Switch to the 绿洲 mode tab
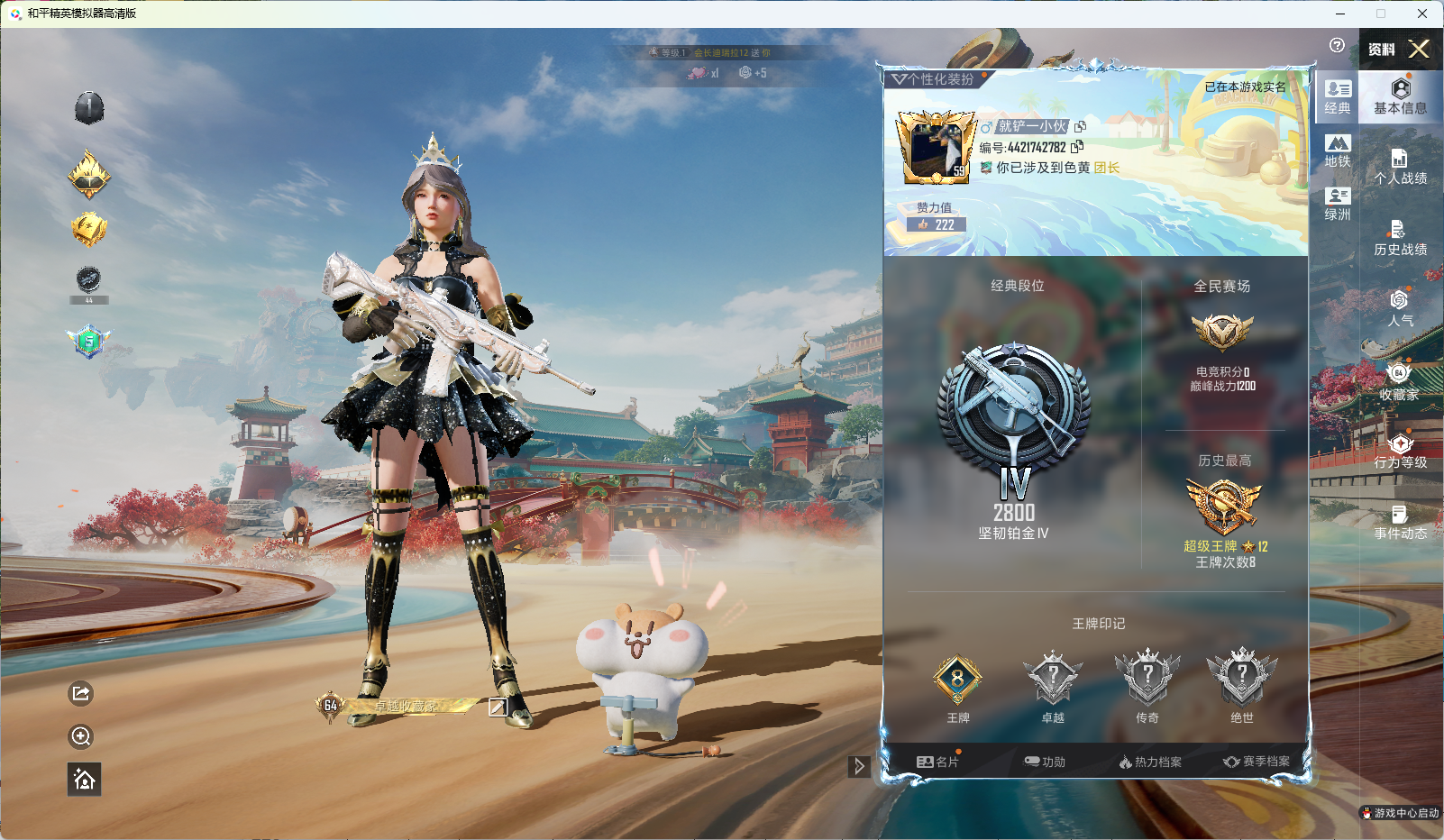 [x=1338, y=204]
